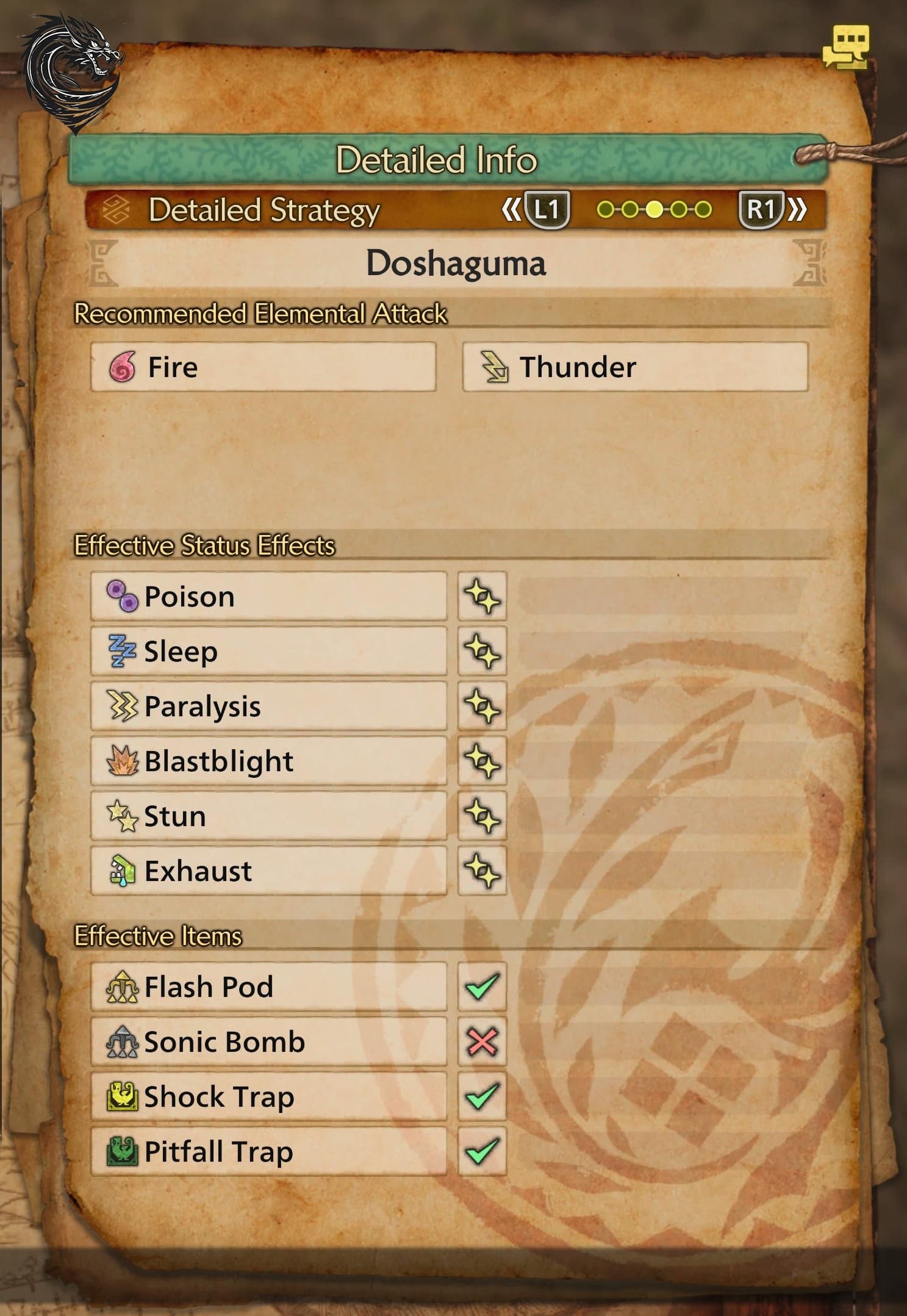Select the Fire elemental attack entry
Screen dimensions: 907x1316
[x=263, y=367]
